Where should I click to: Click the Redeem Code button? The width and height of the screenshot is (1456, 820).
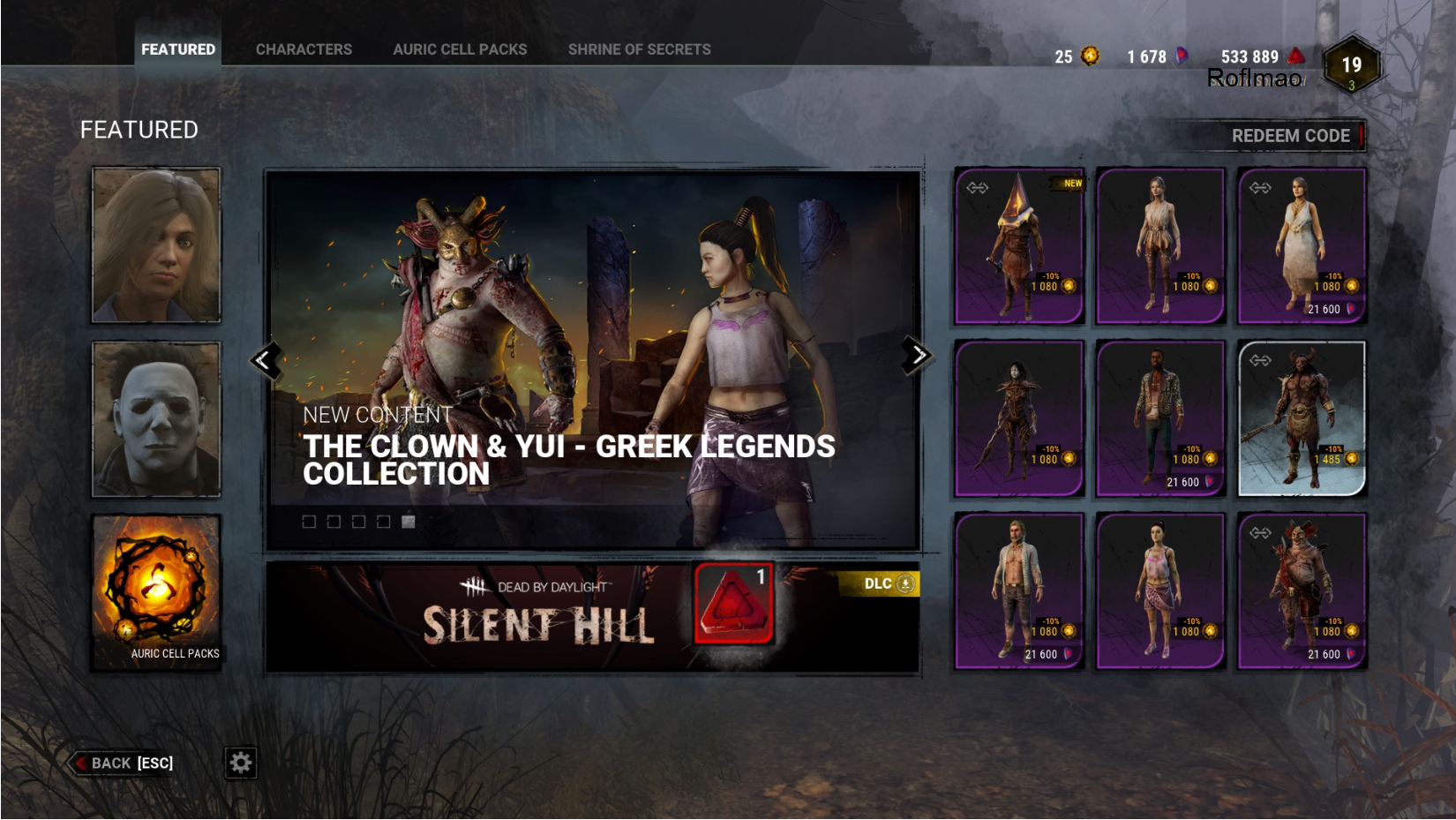1290,136
